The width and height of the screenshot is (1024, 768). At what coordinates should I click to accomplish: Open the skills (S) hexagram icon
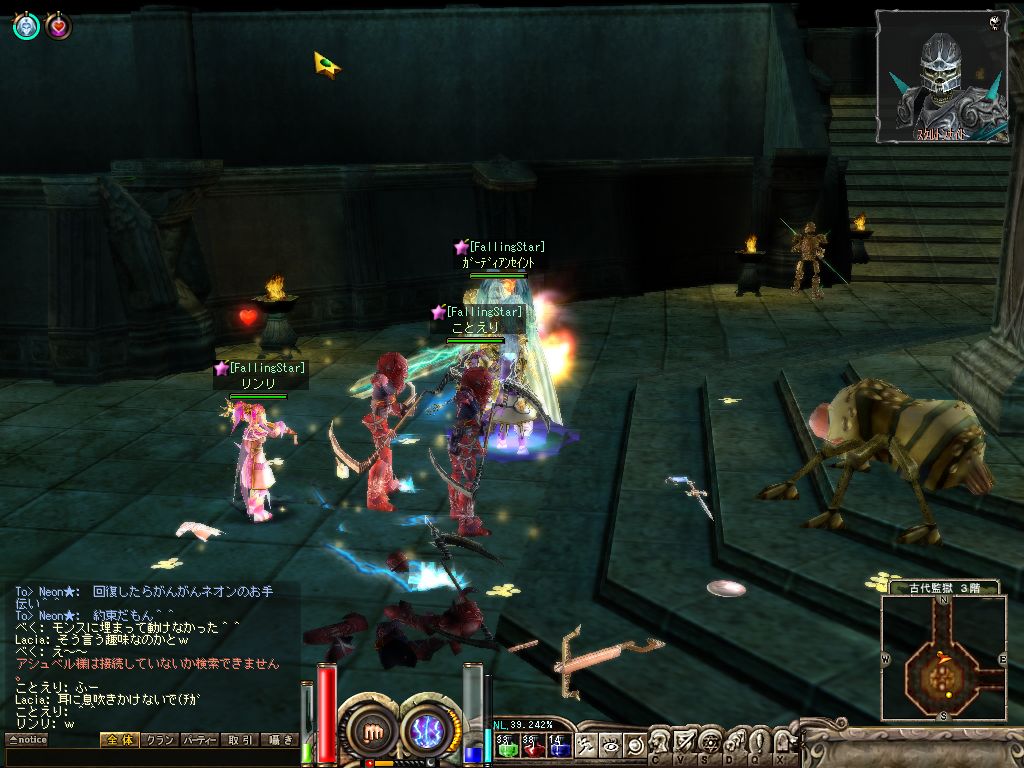point(710,742)
